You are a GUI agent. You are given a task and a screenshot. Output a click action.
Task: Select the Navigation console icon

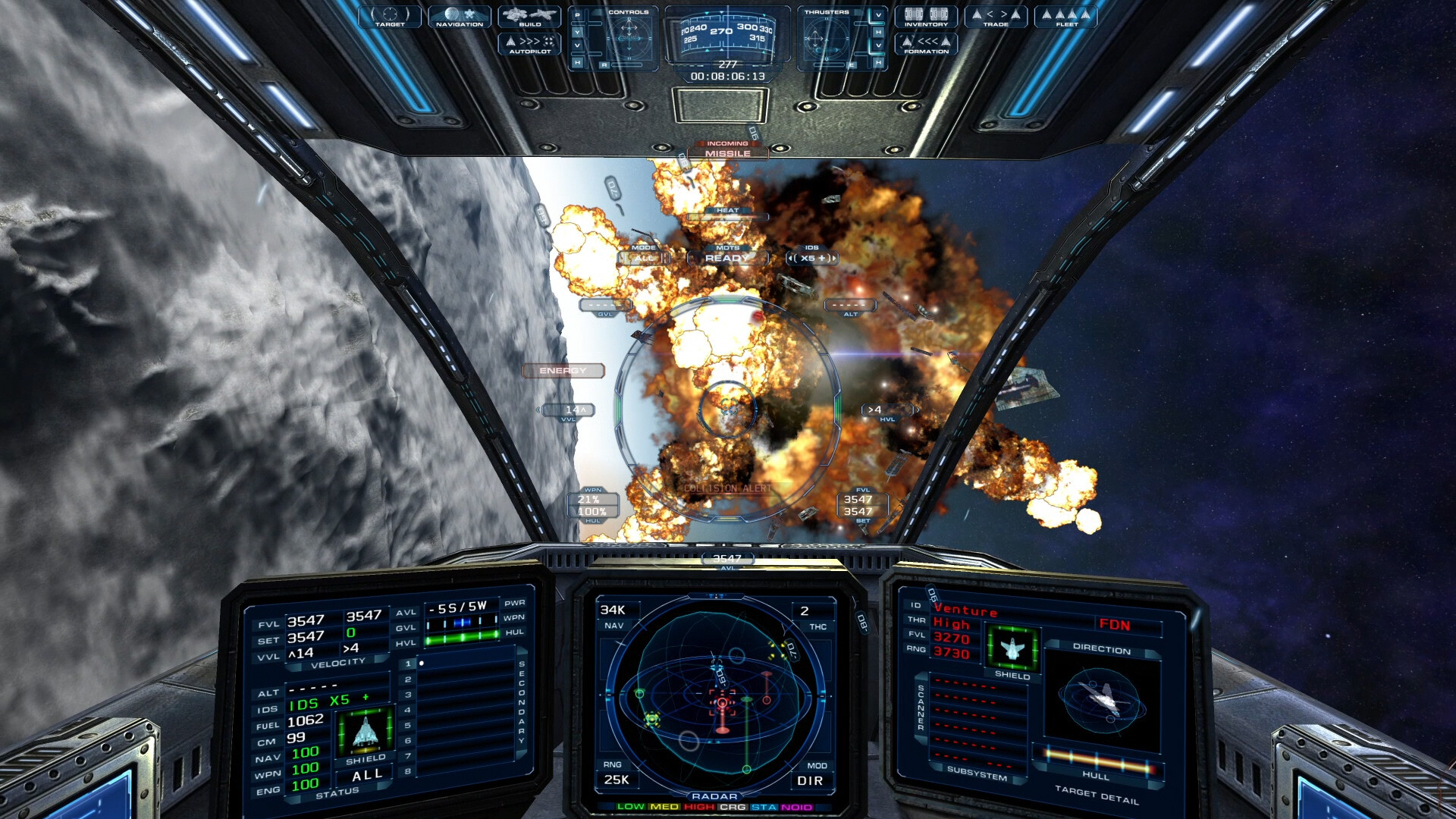tap(459, 18)
